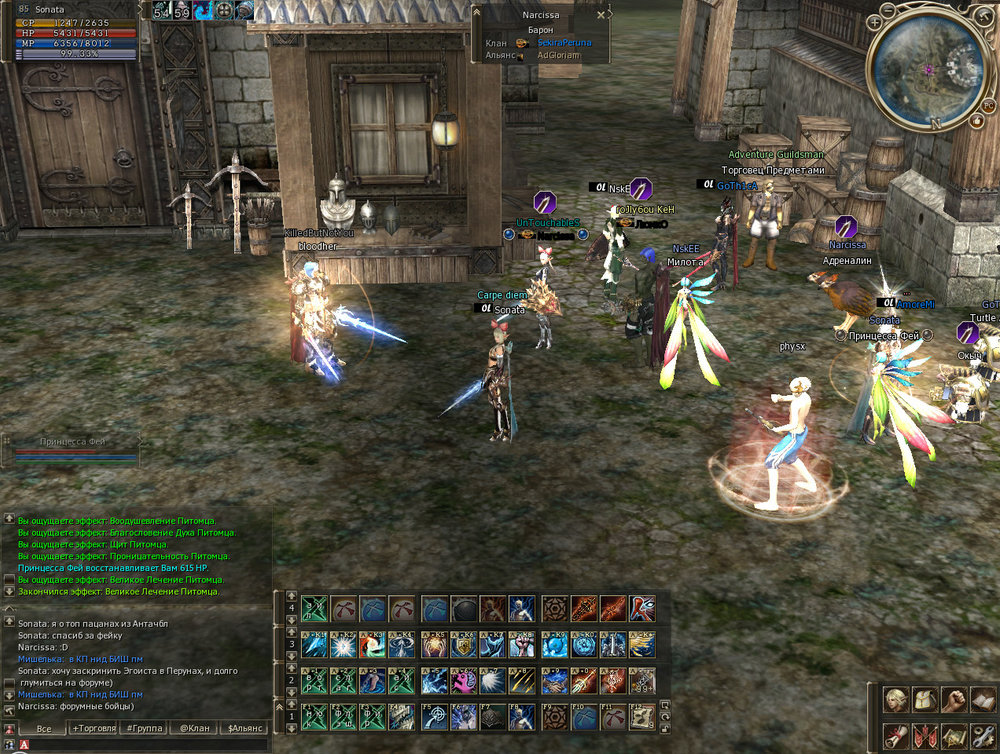This screenshot has width=1000, height=754.
Task: Select the @Клан chat tab
Action: [195, 728]
